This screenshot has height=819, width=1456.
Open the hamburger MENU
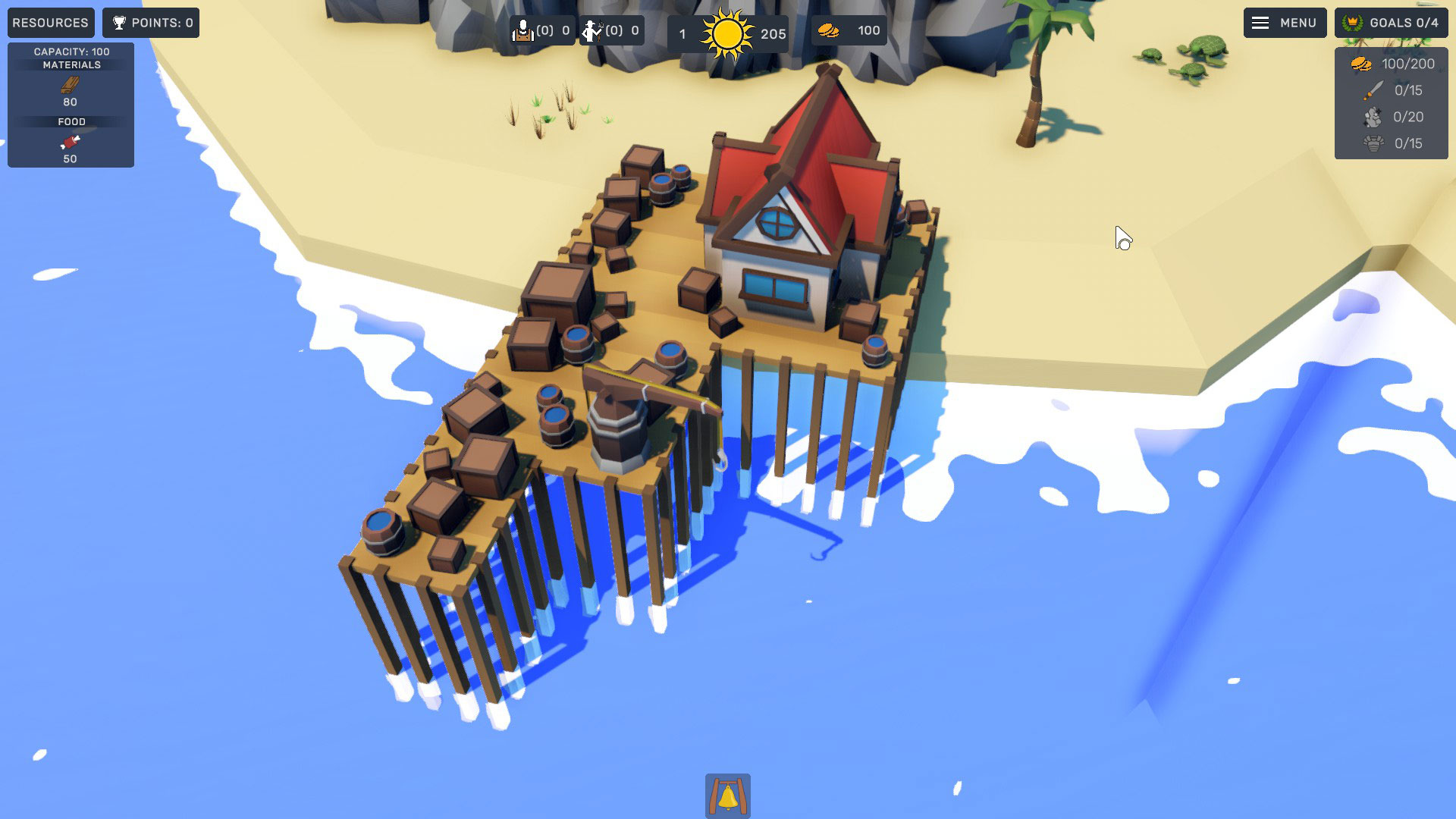pyautogui.click(x=1285, y=23)
